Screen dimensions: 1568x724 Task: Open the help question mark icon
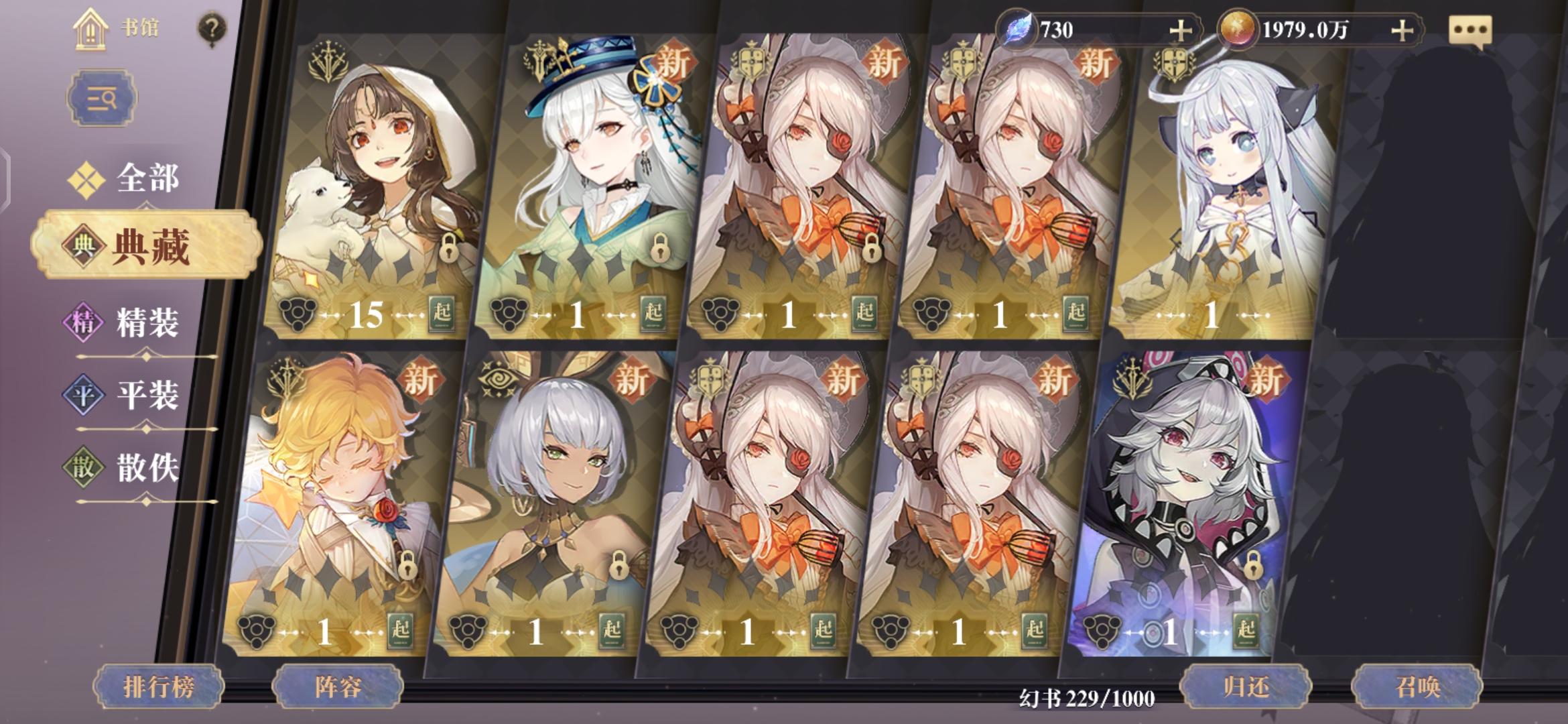click(x=212, y=26)
